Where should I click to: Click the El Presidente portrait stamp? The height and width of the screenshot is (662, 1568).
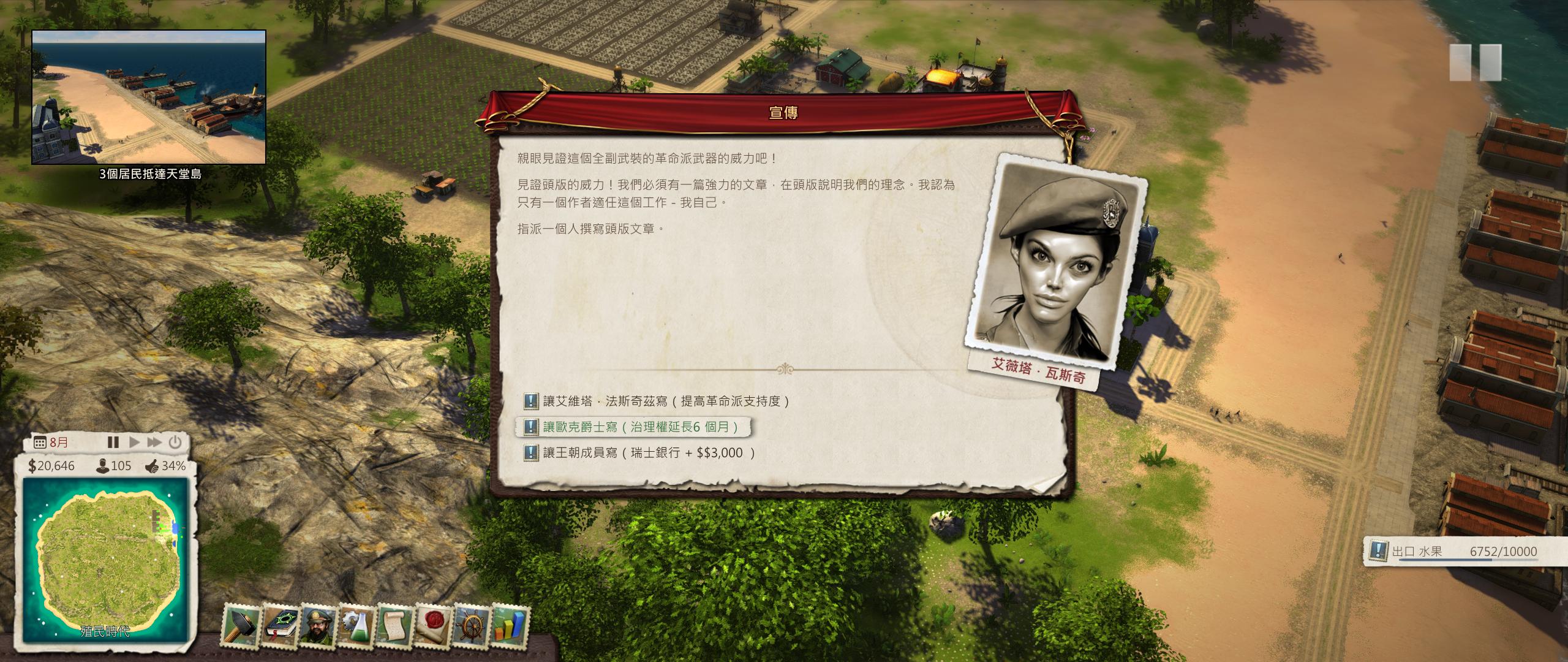pos(318,624)
